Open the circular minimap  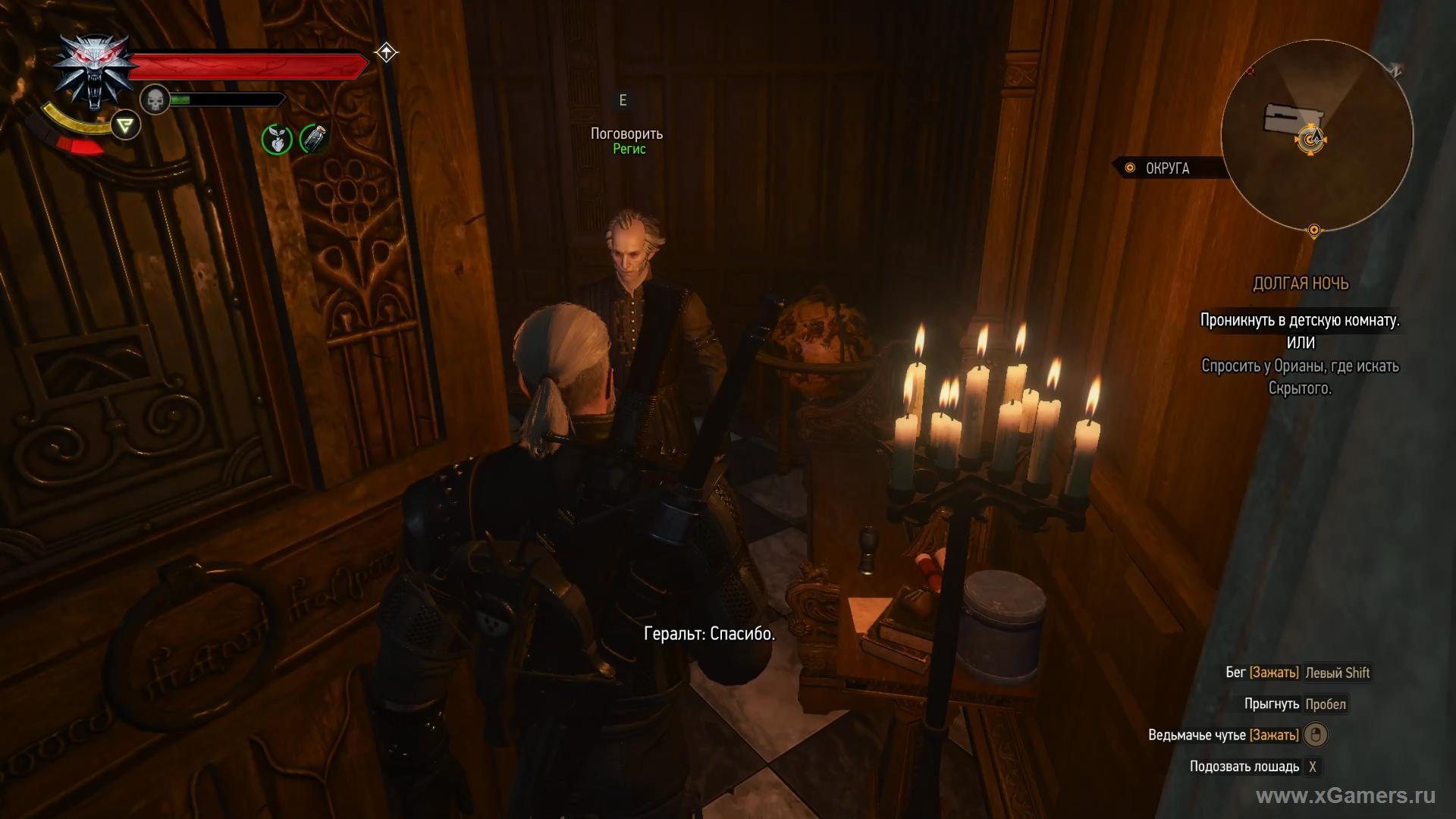1316,135
